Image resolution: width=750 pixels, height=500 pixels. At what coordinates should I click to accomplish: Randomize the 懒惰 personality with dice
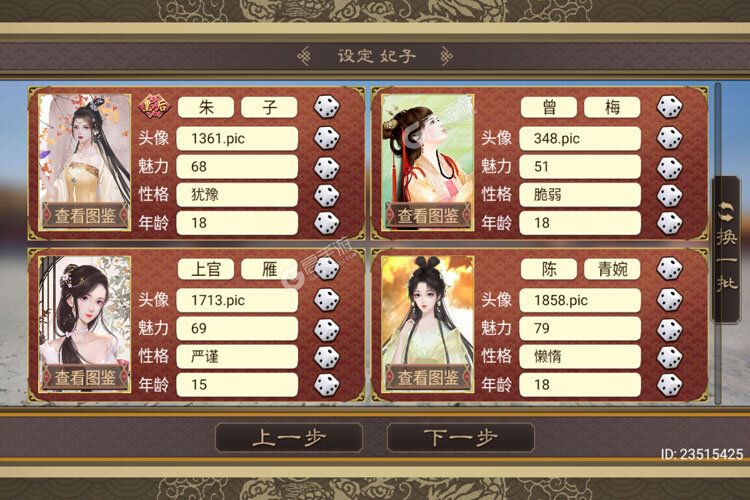[669, 356]
